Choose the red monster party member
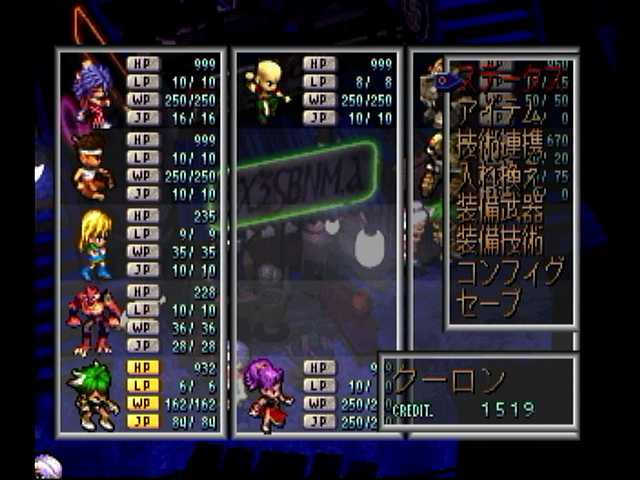640x480 pixels. [x=93, y=319]
